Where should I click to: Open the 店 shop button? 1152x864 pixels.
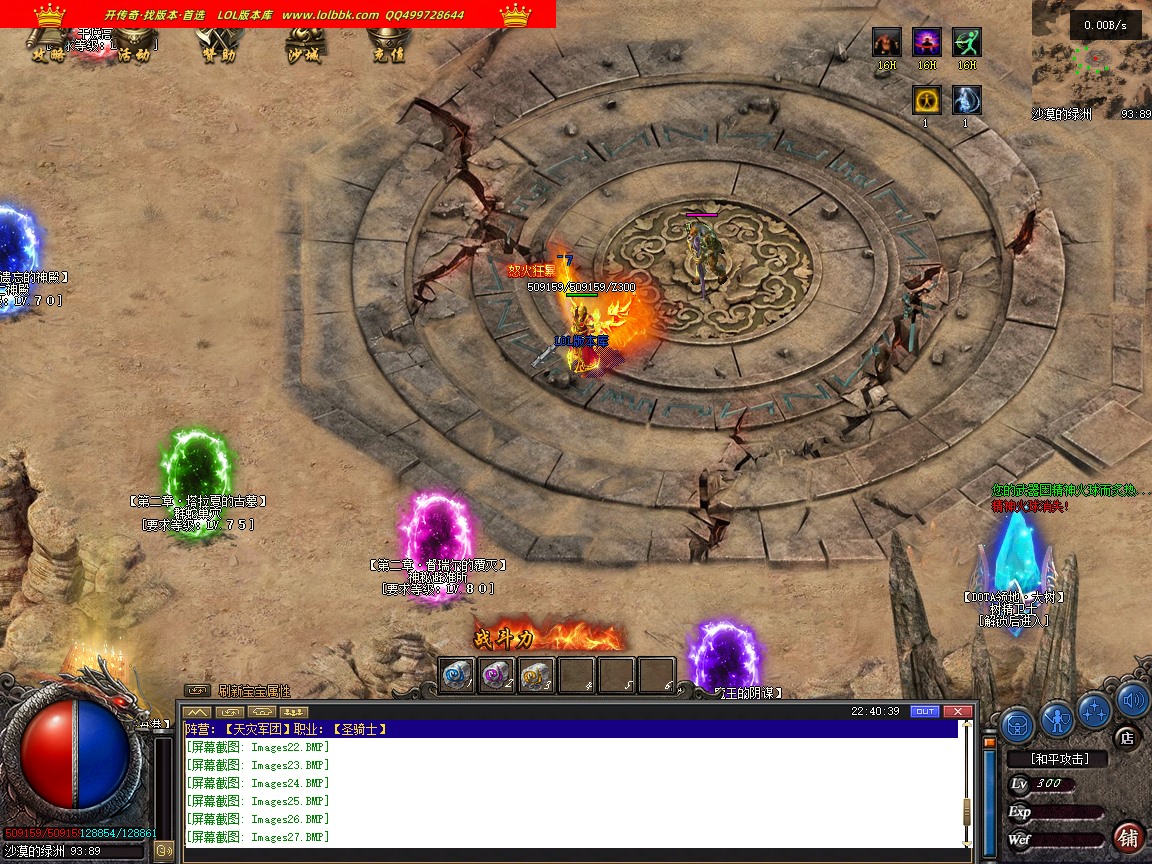pos(1126,738)
